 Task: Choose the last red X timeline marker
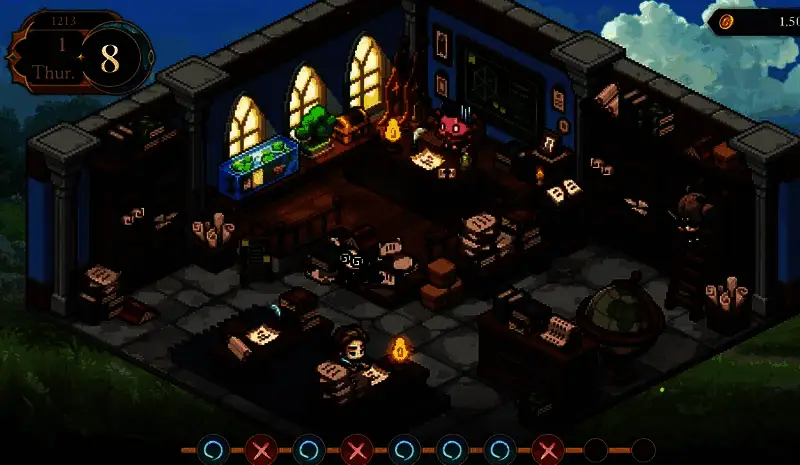pos(547,449)
